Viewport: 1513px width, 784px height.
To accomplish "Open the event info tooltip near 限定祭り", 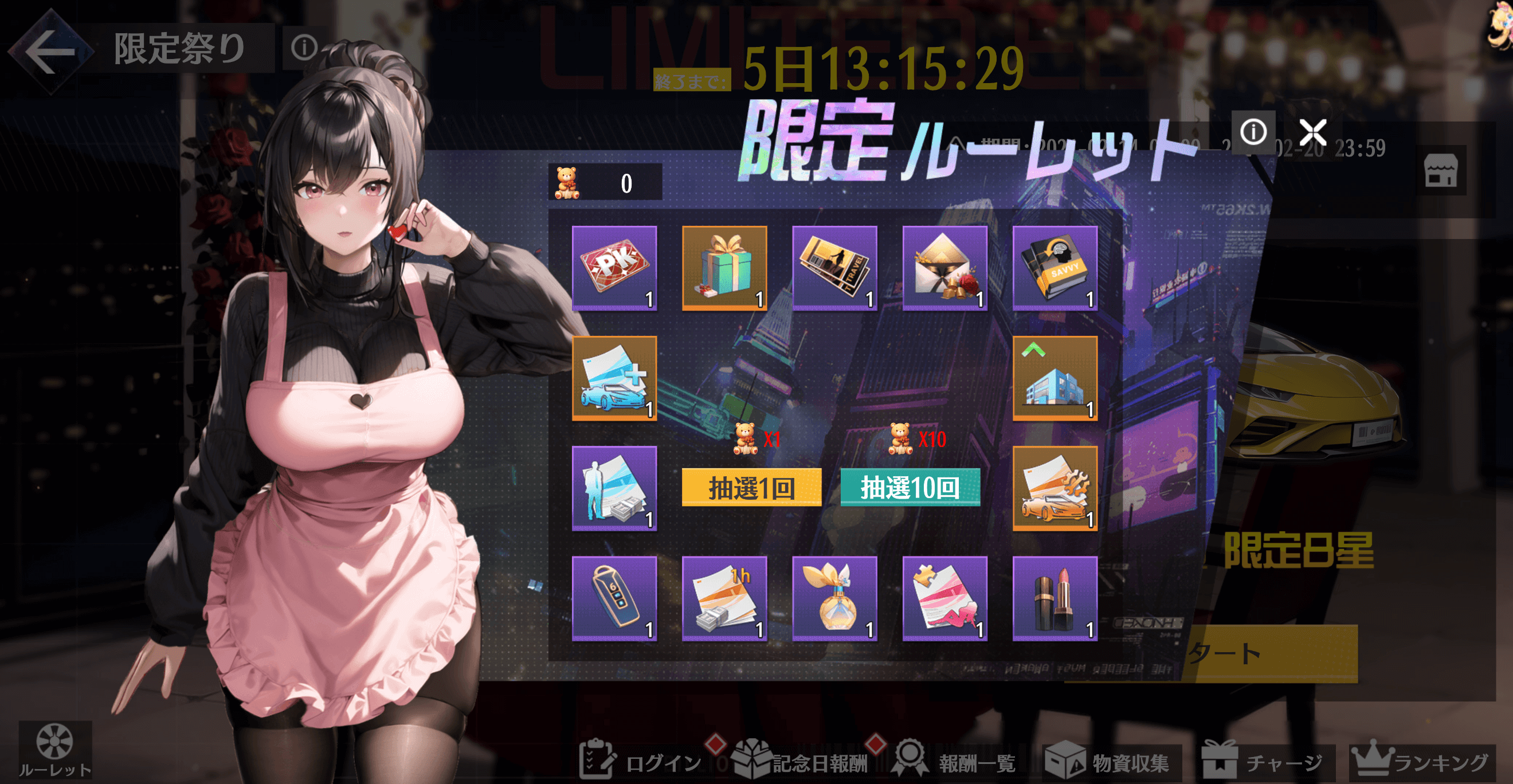I will coord(305,49).
